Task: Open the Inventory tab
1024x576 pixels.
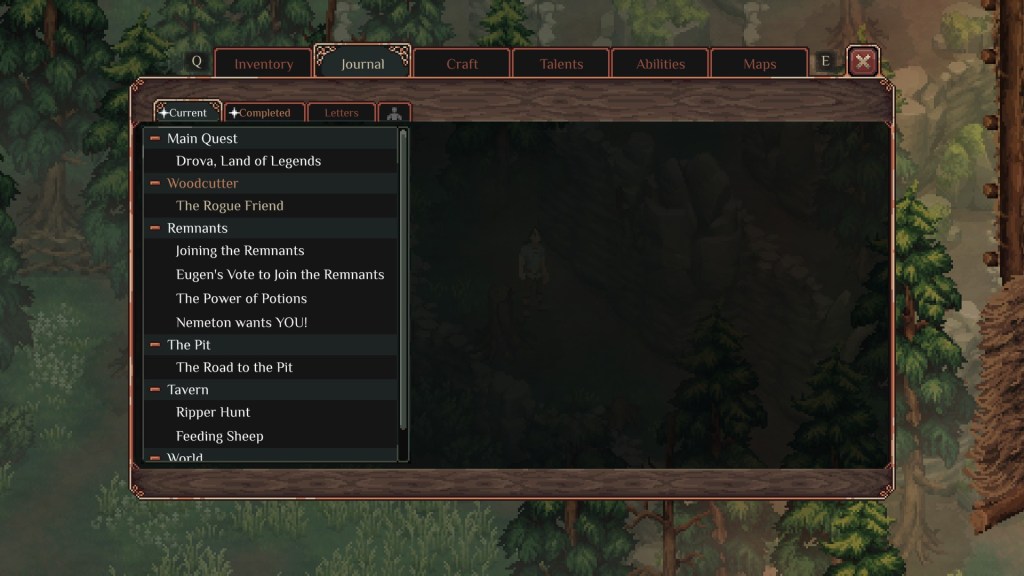Action: [263, 64]
